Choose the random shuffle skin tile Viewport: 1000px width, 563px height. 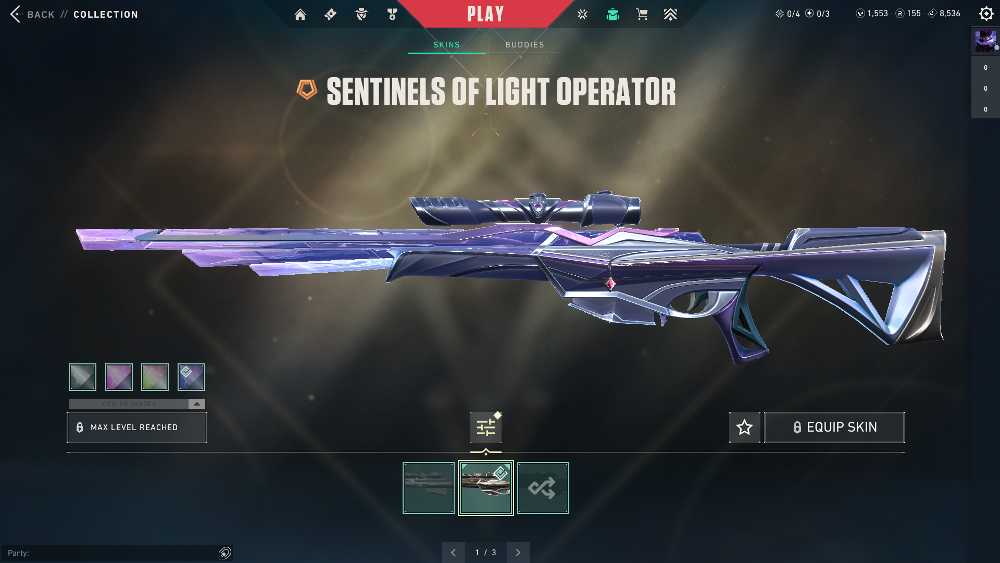coord(543,488)
